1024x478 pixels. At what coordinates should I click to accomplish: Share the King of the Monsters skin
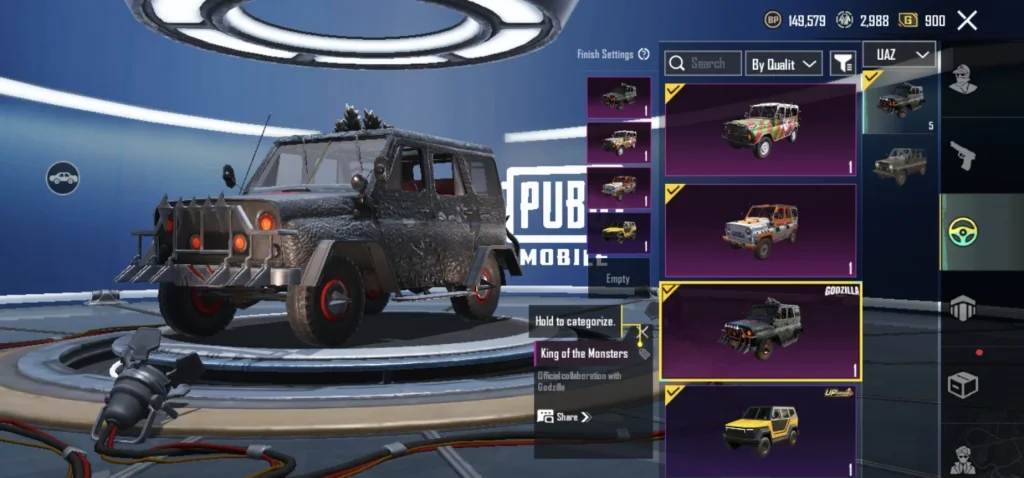tap(565, 416)
